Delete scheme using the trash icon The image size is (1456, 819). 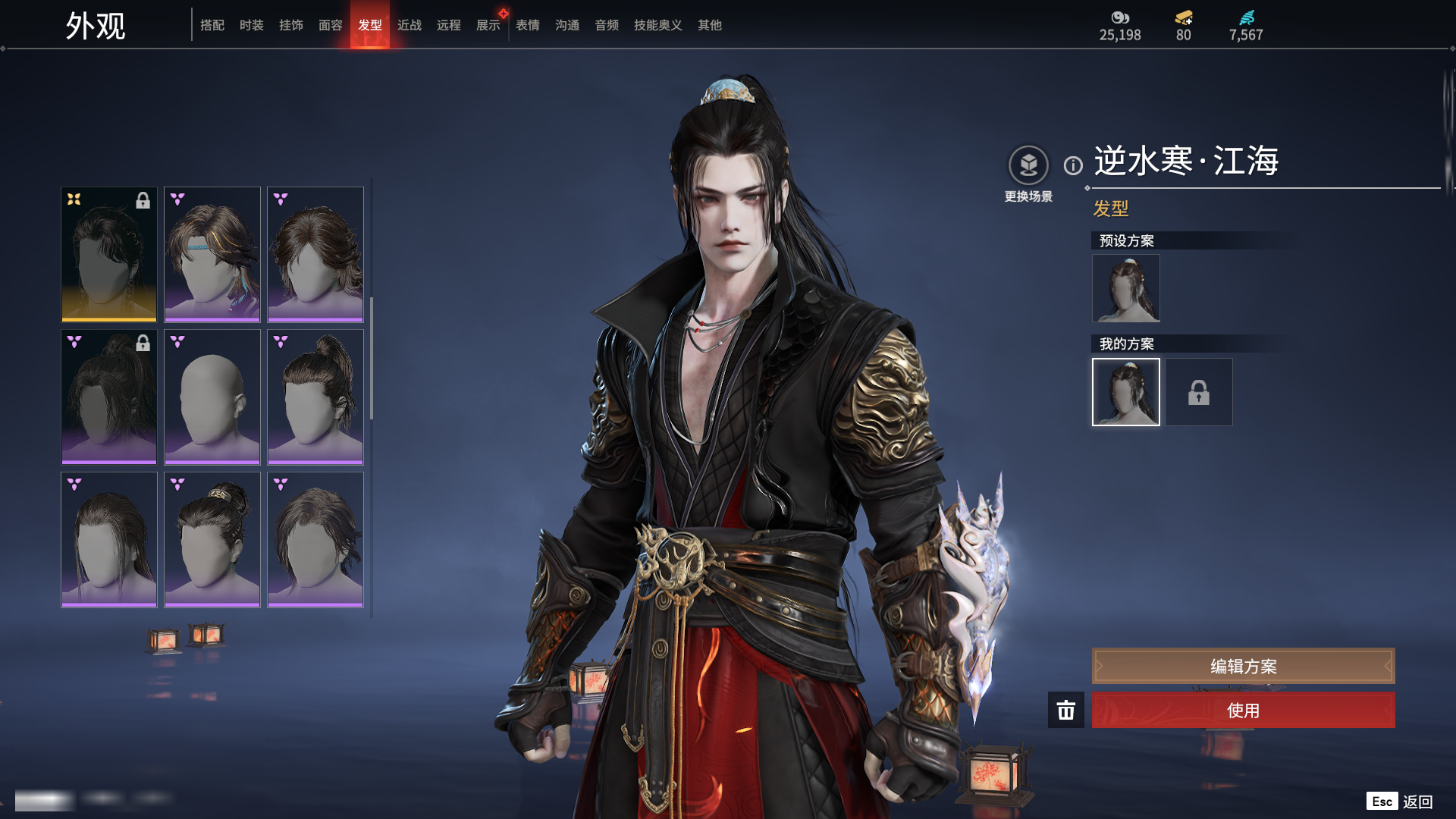(1066, 711)
